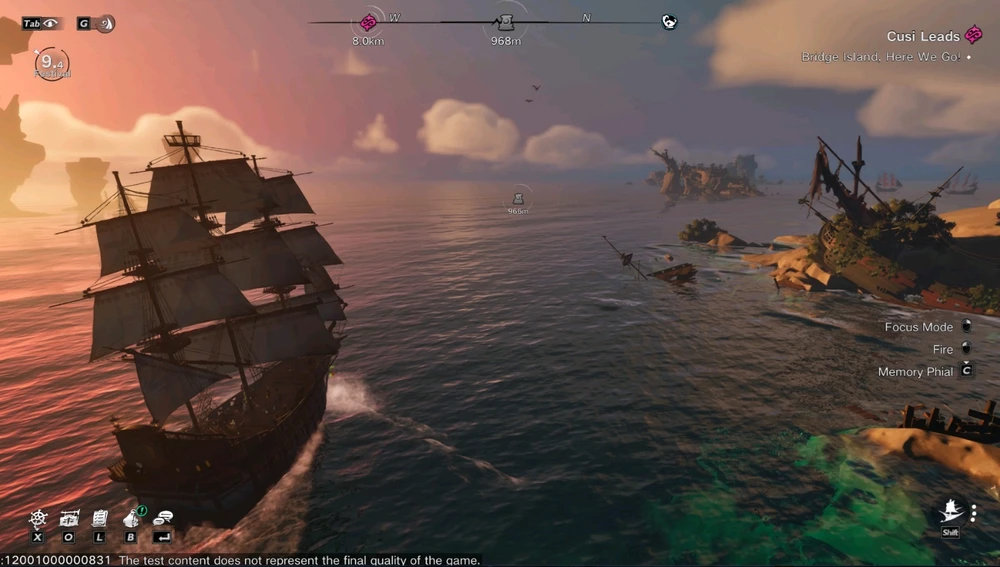The height and width of the screenshot is (567, 1000).
Task: Click the pink 8.0km compass marker
Action: 368,23
